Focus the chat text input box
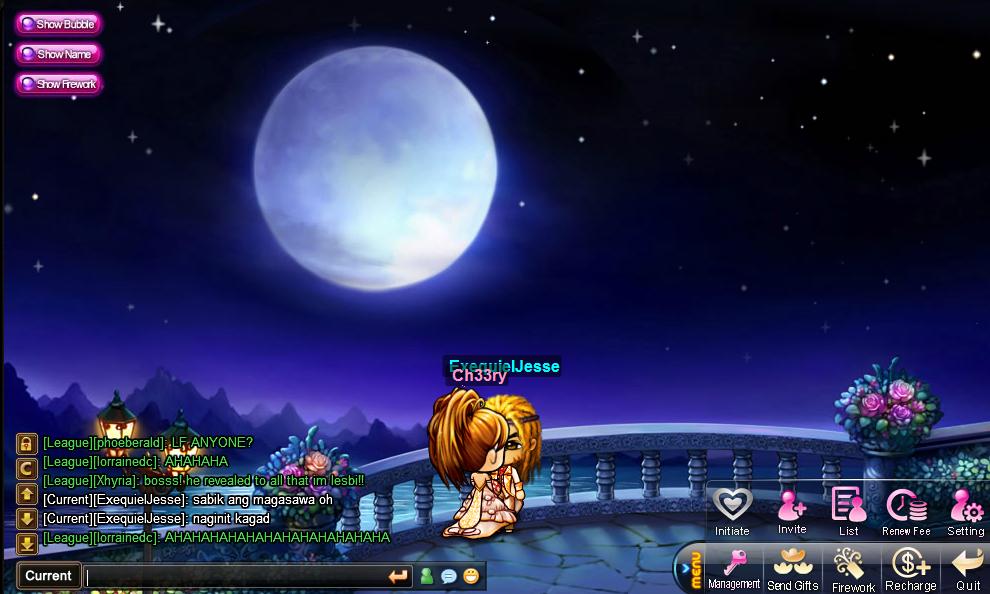This screenshot has height=594, width=990. point(235,576)
